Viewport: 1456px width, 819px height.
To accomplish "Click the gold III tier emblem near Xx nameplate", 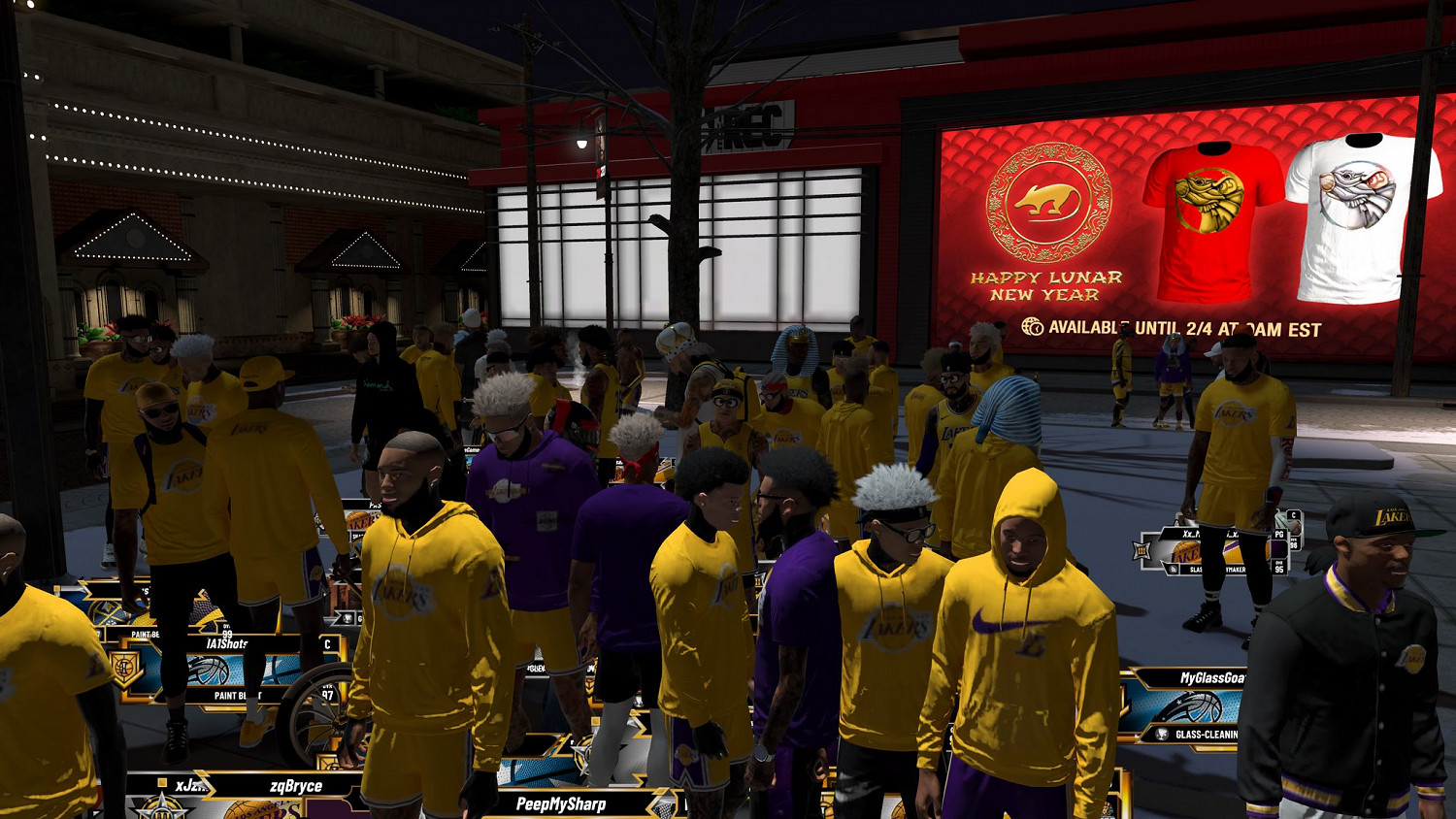I will pos(1142,549).
